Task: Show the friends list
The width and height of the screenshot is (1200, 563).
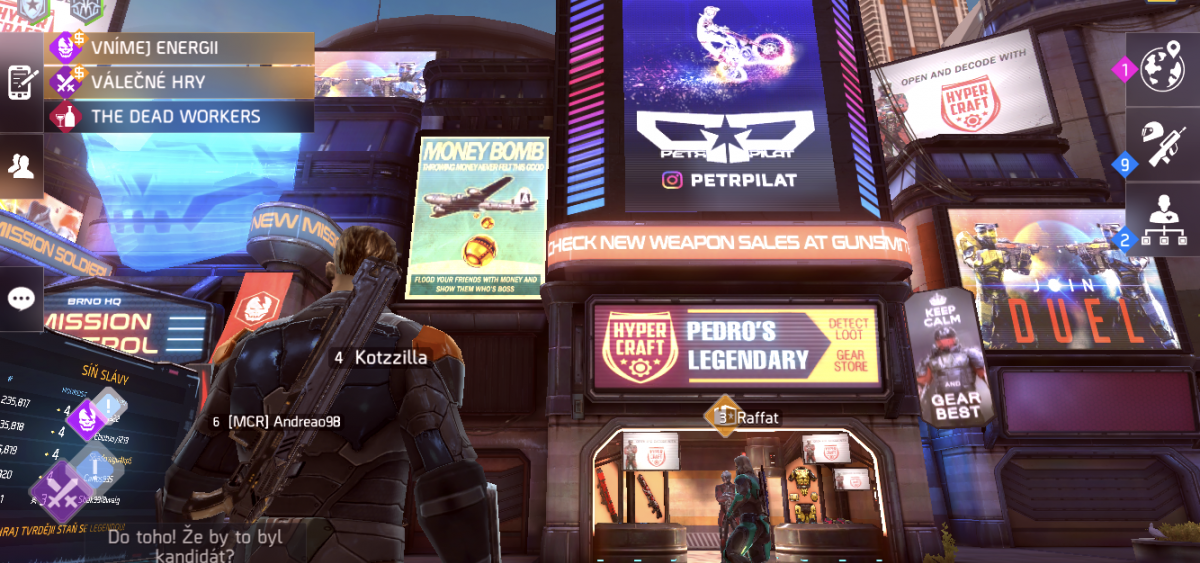Action: (21, 166)
